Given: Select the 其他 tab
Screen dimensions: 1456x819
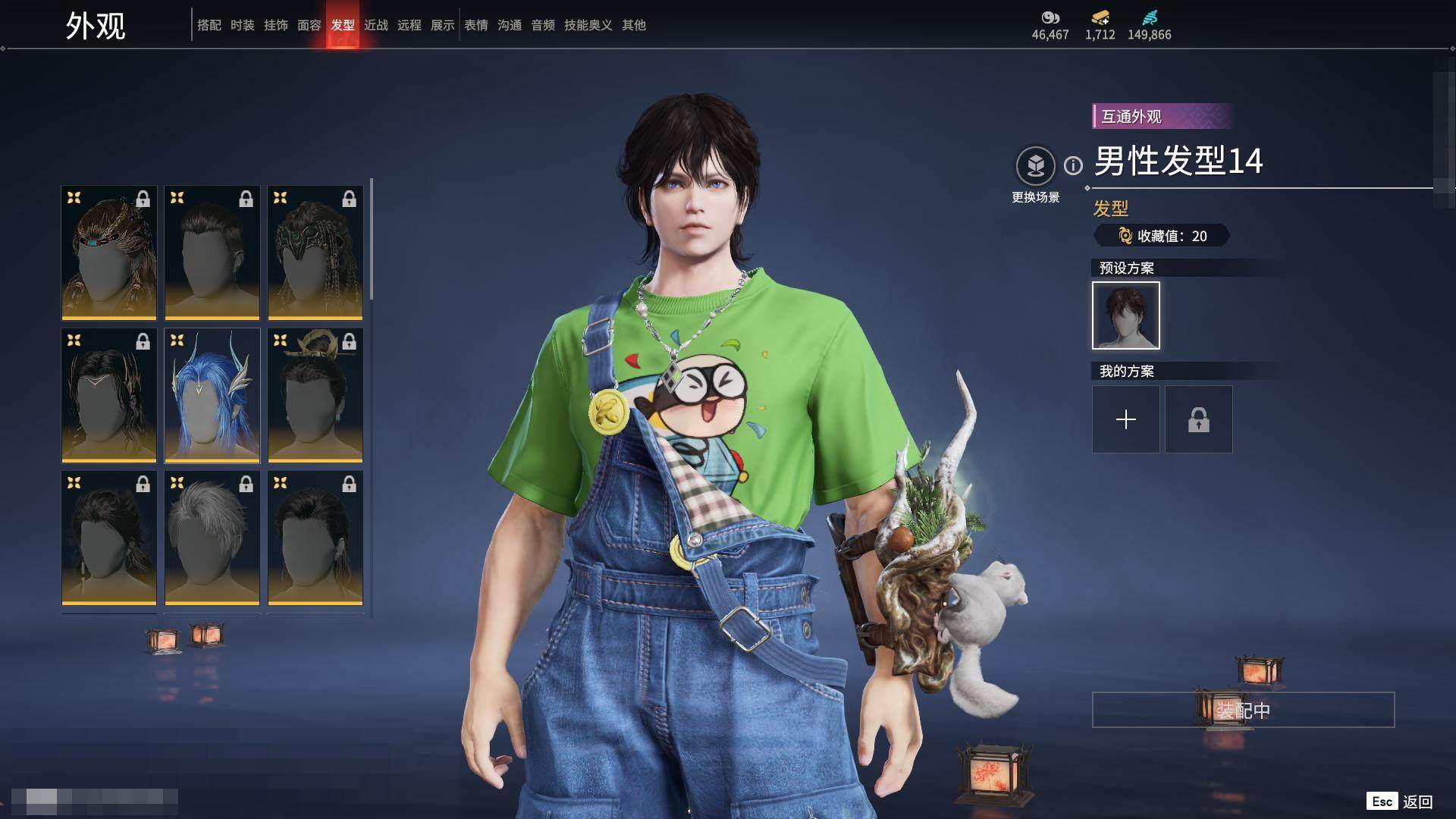Looking at the screenshot, I should [x=633, y=25].
